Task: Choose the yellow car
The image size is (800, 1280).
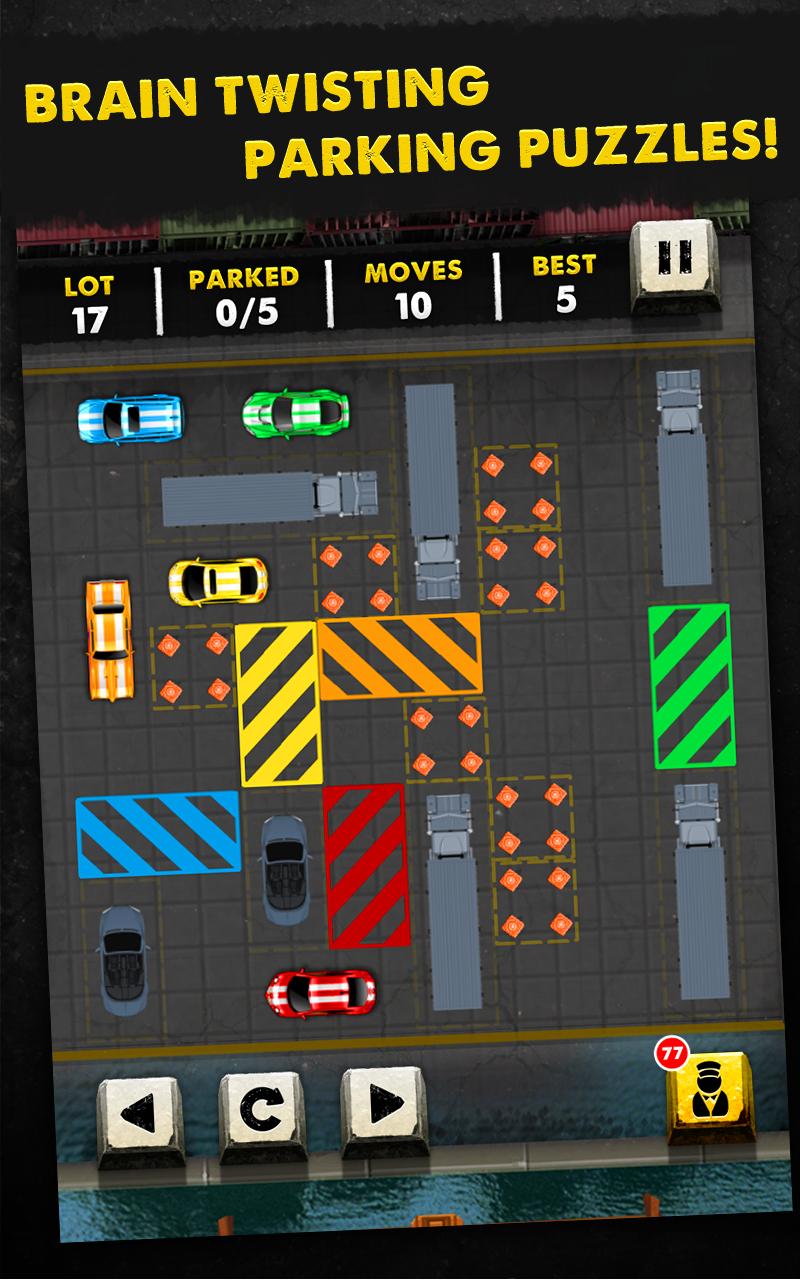Action: pos(218,580)
